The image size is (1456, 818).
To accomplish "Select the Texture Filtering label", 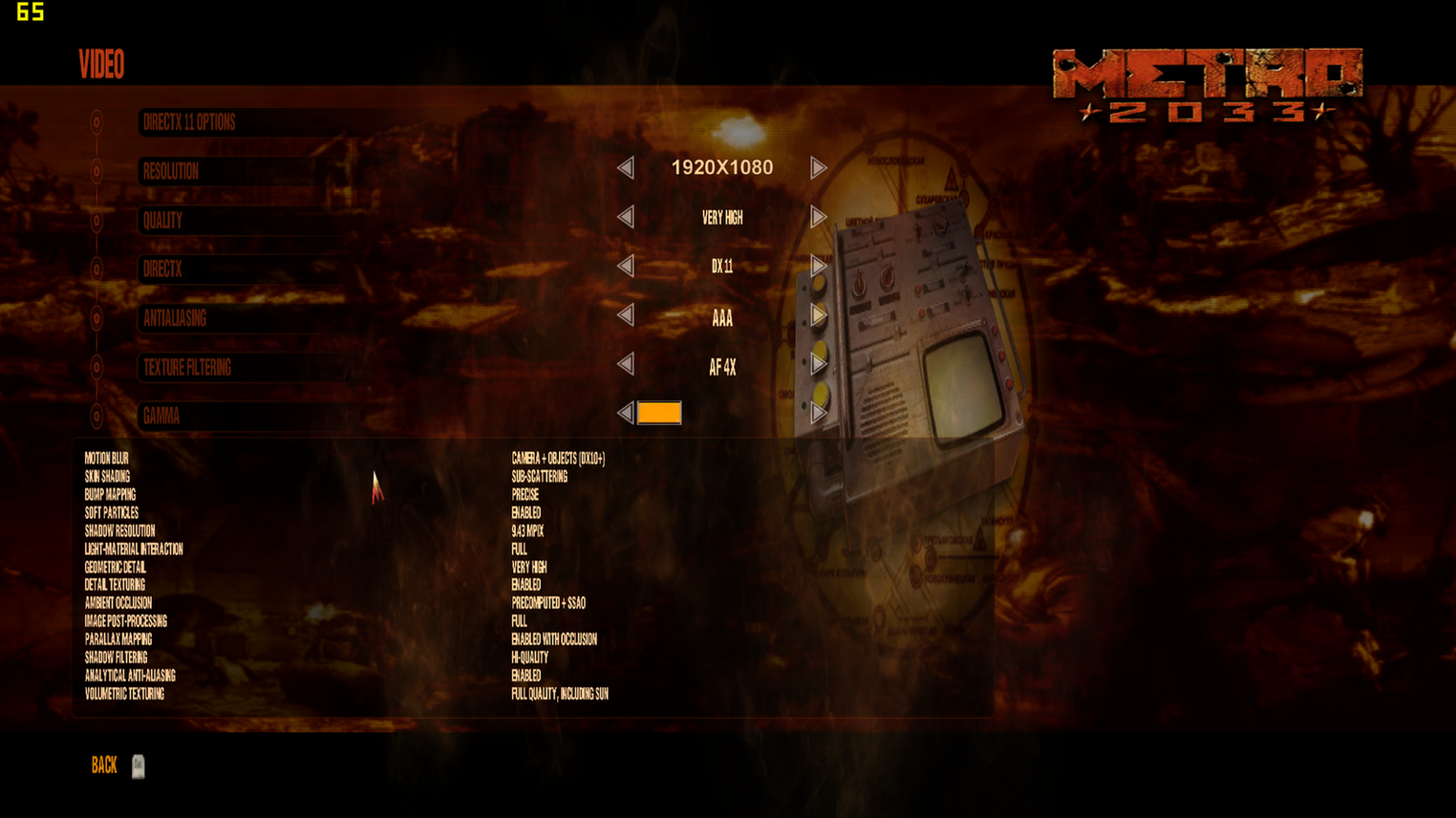I will tap(186, 368).
